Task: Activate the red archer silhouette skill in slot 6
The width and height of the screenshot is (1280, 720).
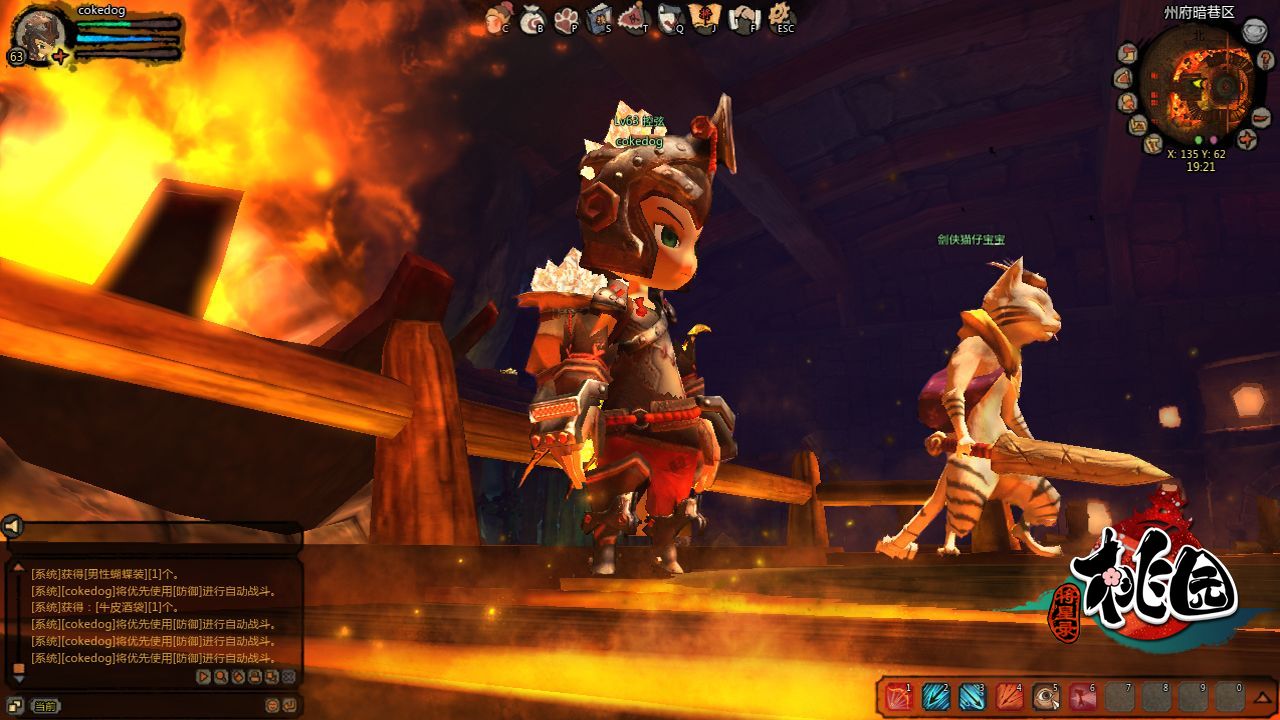Action: tap(1083, 697)
